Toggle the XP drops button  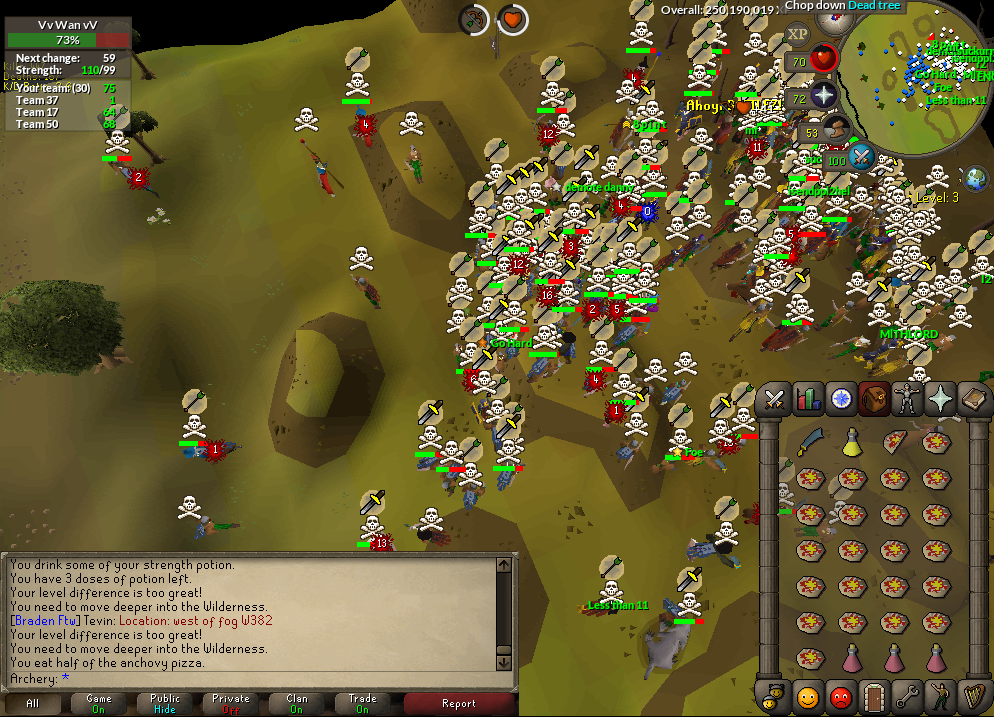pyautogui.click(x=797, y=34)
